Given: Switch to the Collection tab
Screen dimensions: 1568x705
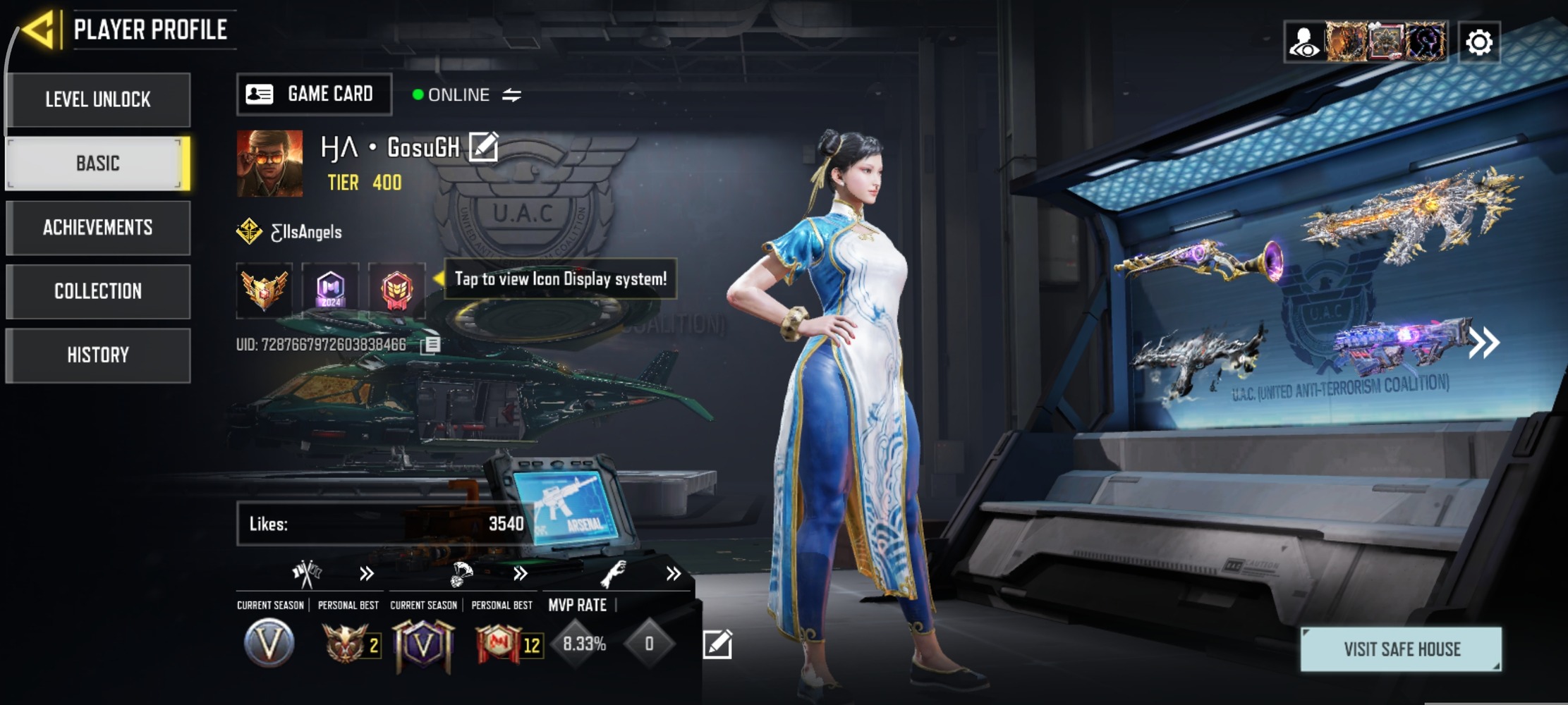Looking at the screenshot, I should (x=98, y=290).
